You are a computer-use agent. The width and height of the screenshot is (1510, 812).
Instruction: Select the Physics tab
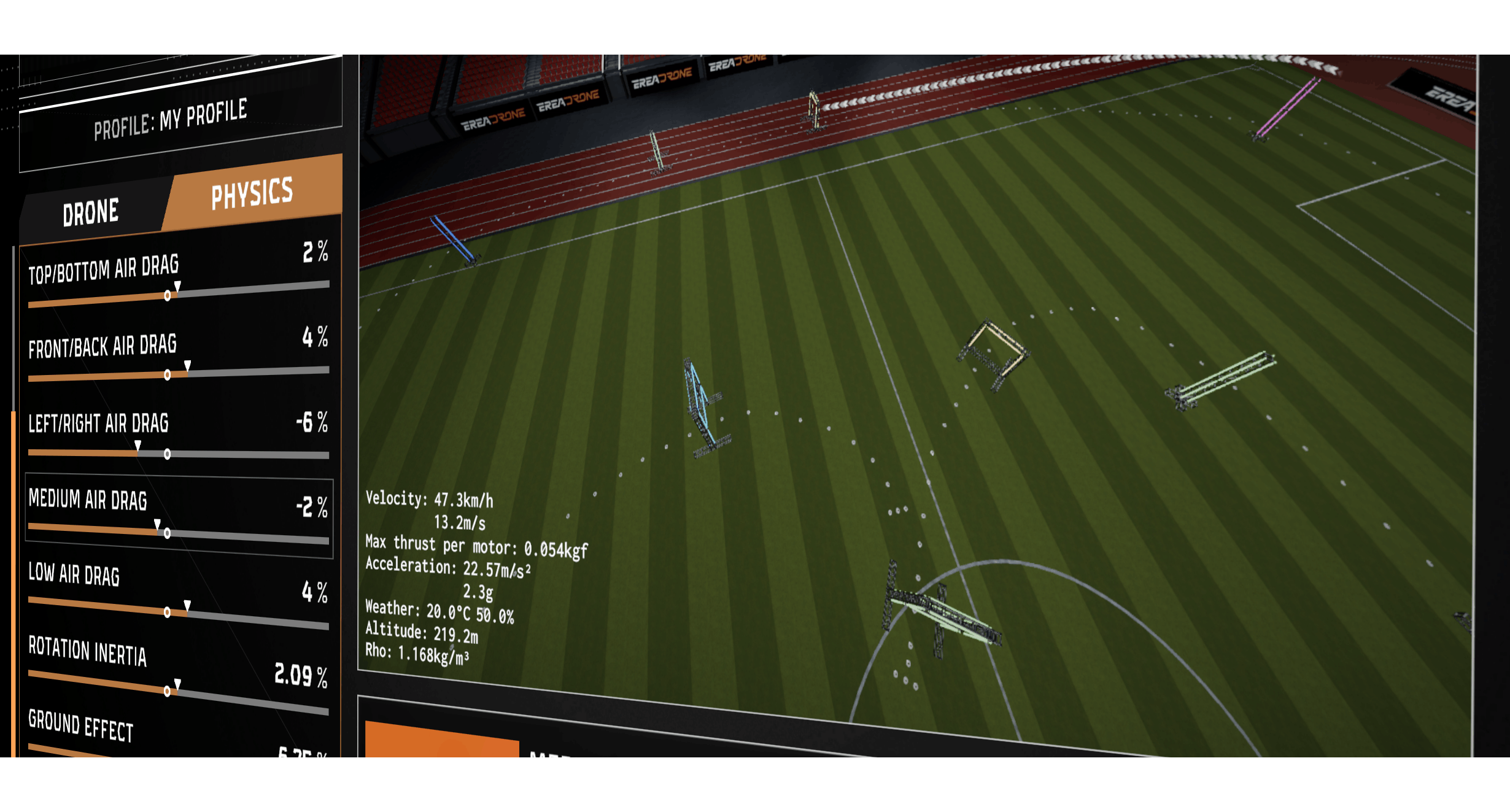[x=252, y=193]
